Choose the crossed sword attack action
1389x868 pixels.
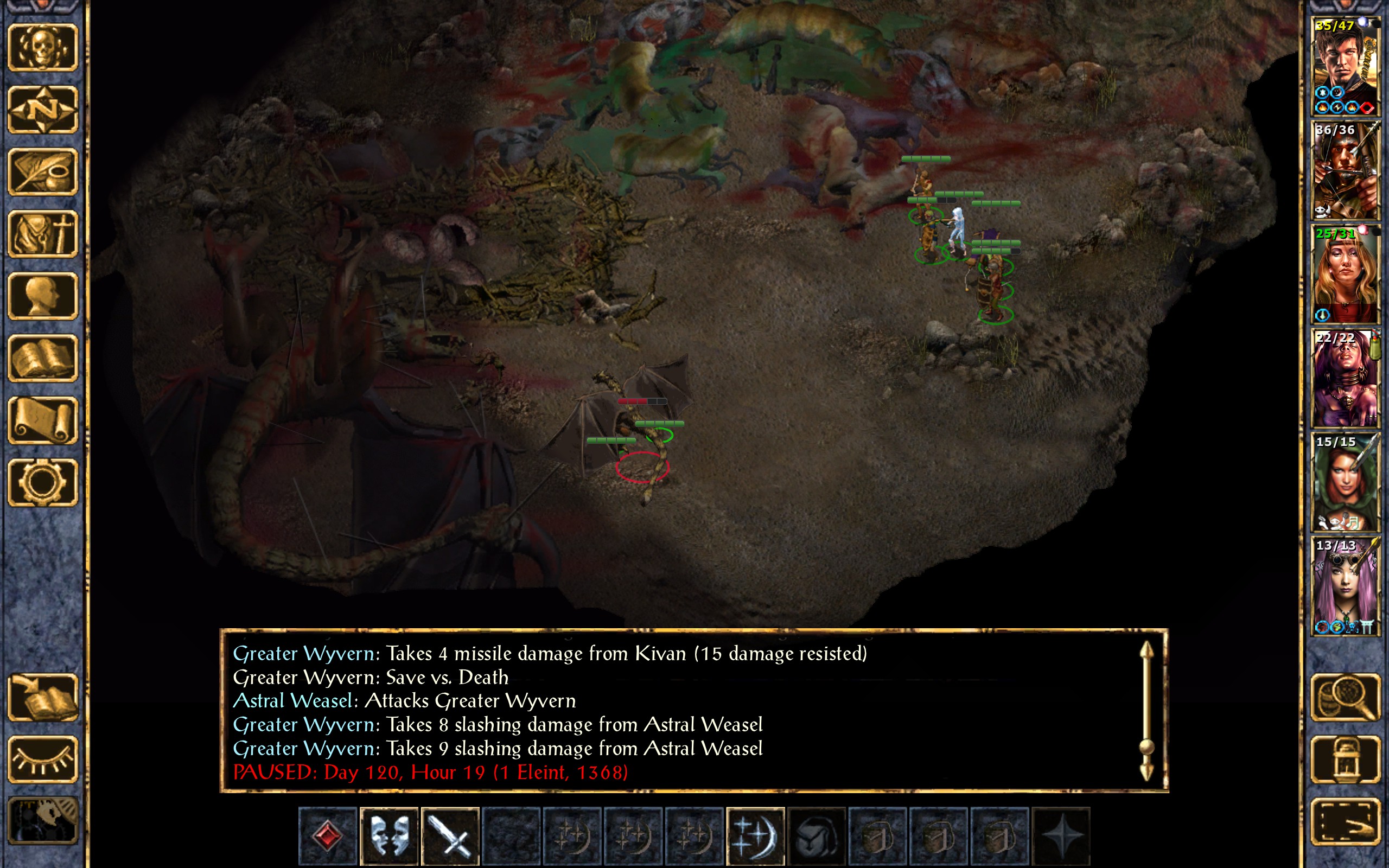point(450,836)
